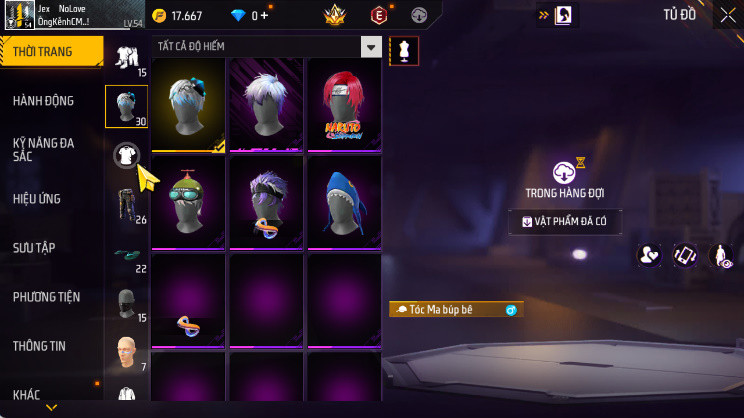Select the green propeller cap with goggles
The height and width of the screenshot is (418, 744).
188,202
